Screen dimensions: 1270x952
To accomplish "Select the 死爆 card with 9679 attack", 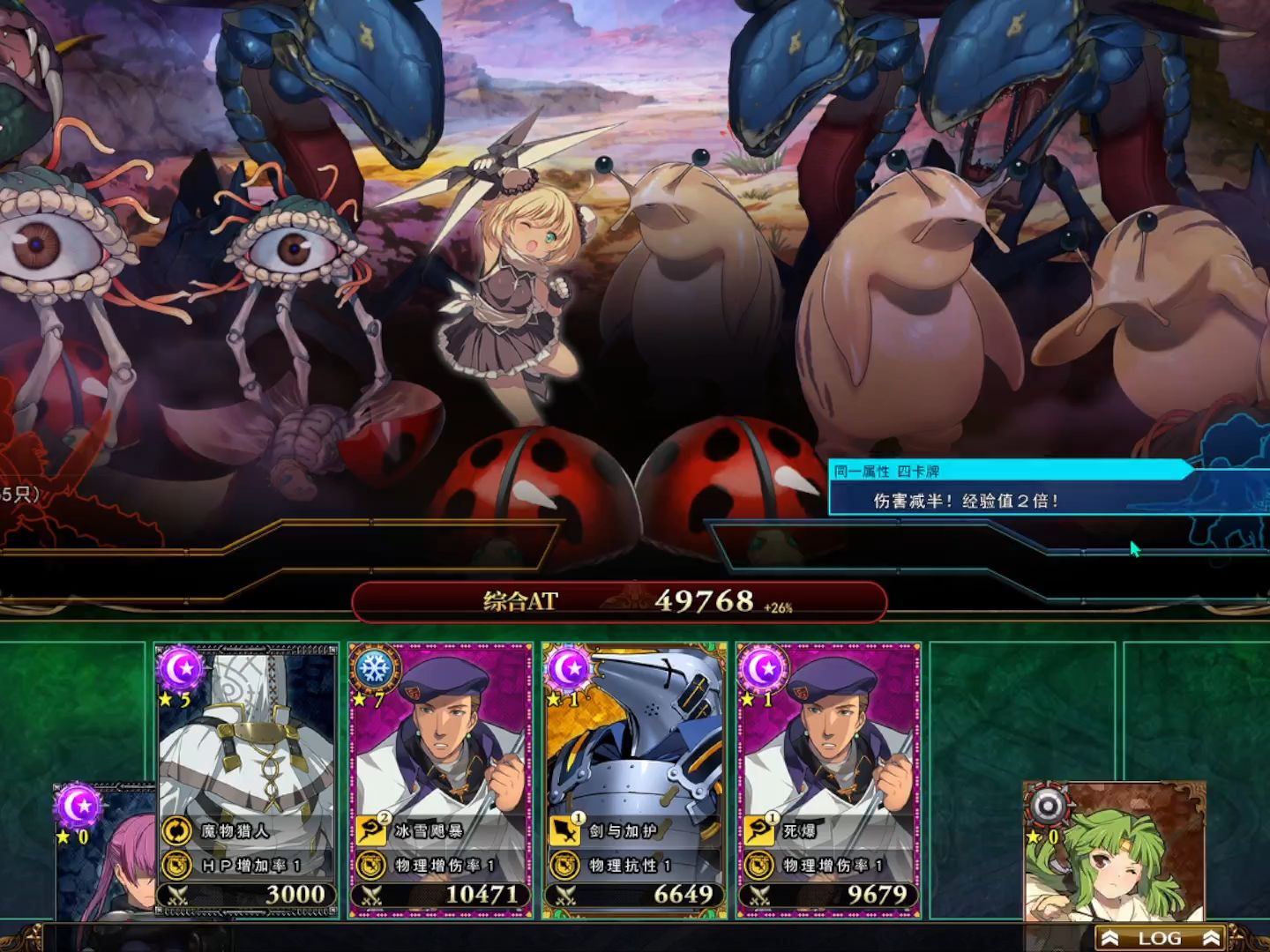I will (x=829, y=776).
